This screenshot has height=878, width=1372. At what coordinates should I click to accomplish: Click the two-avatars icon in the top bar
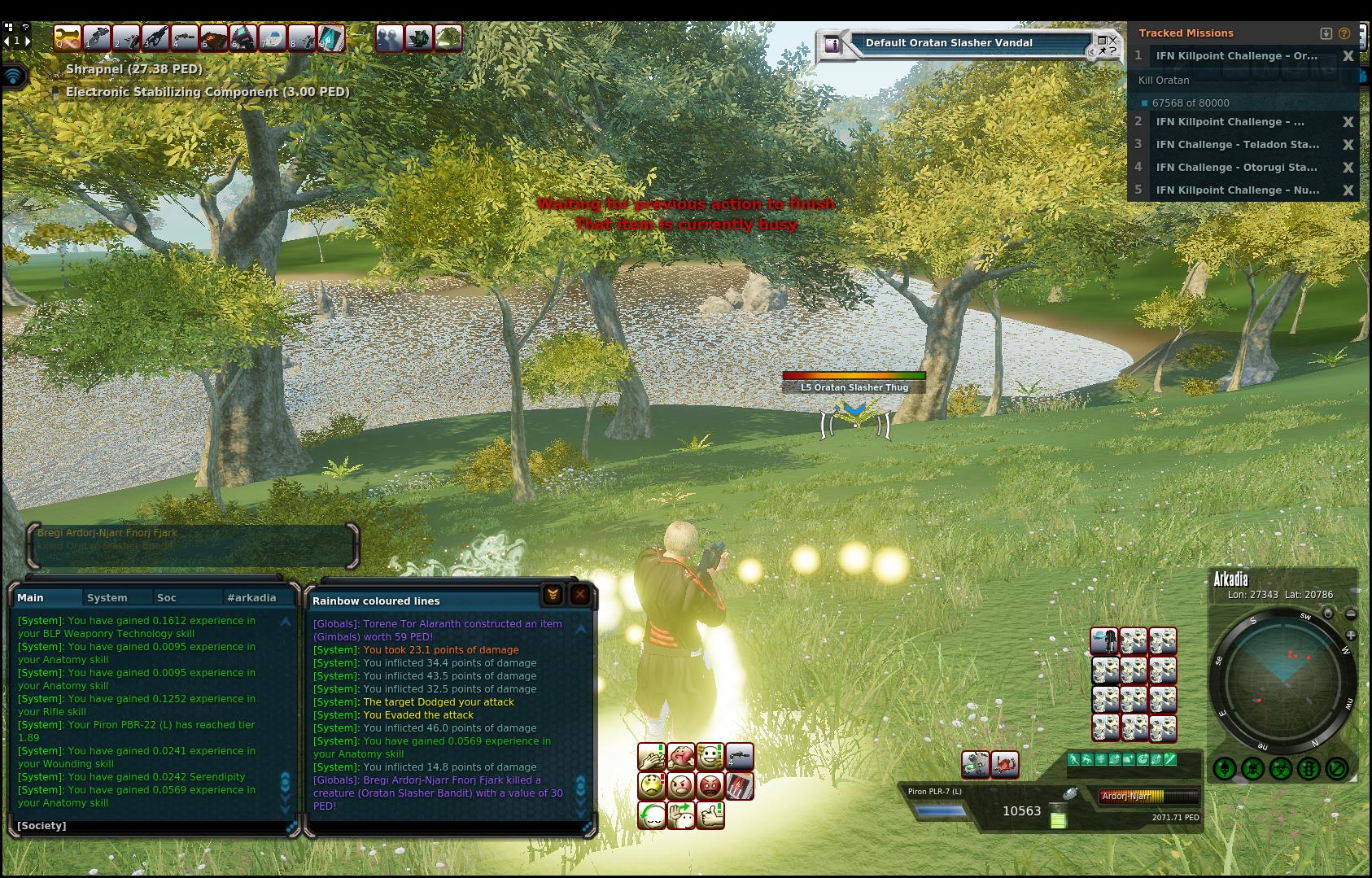coord(389,37)
